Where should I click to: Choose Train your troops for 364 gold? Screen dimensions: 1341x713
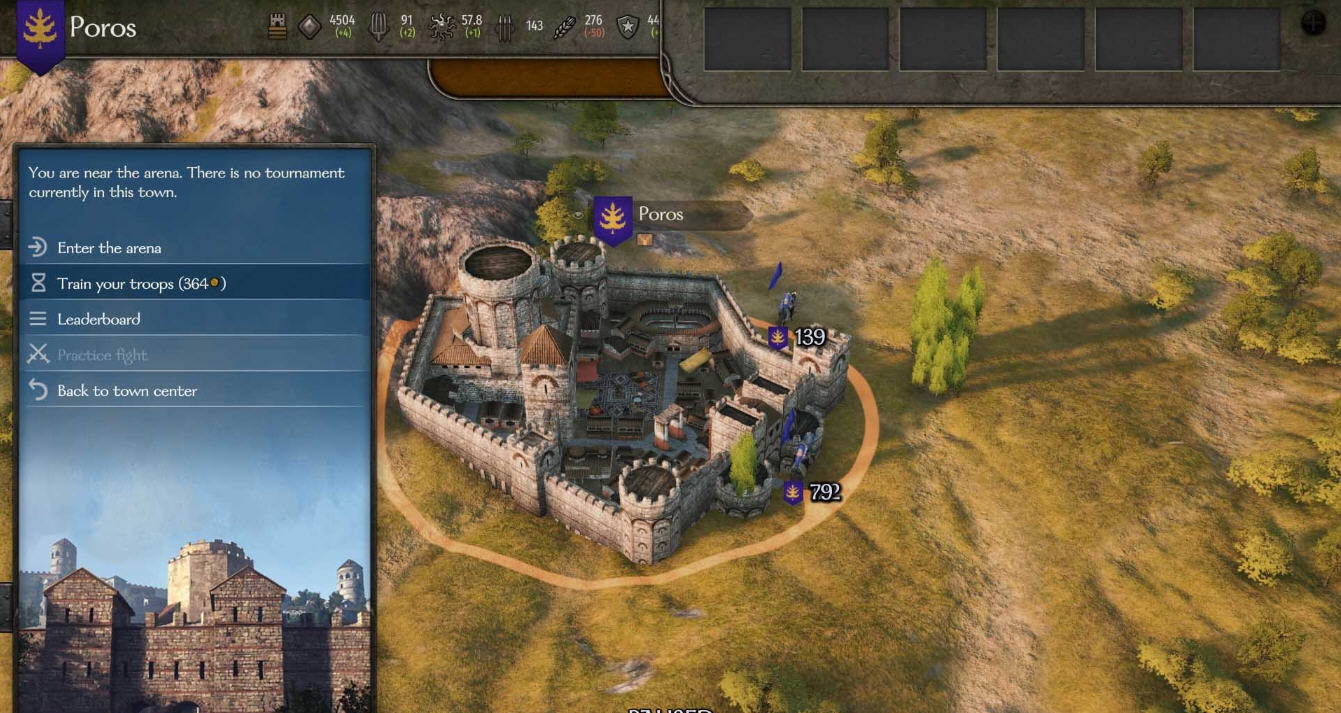pos(140,284)
